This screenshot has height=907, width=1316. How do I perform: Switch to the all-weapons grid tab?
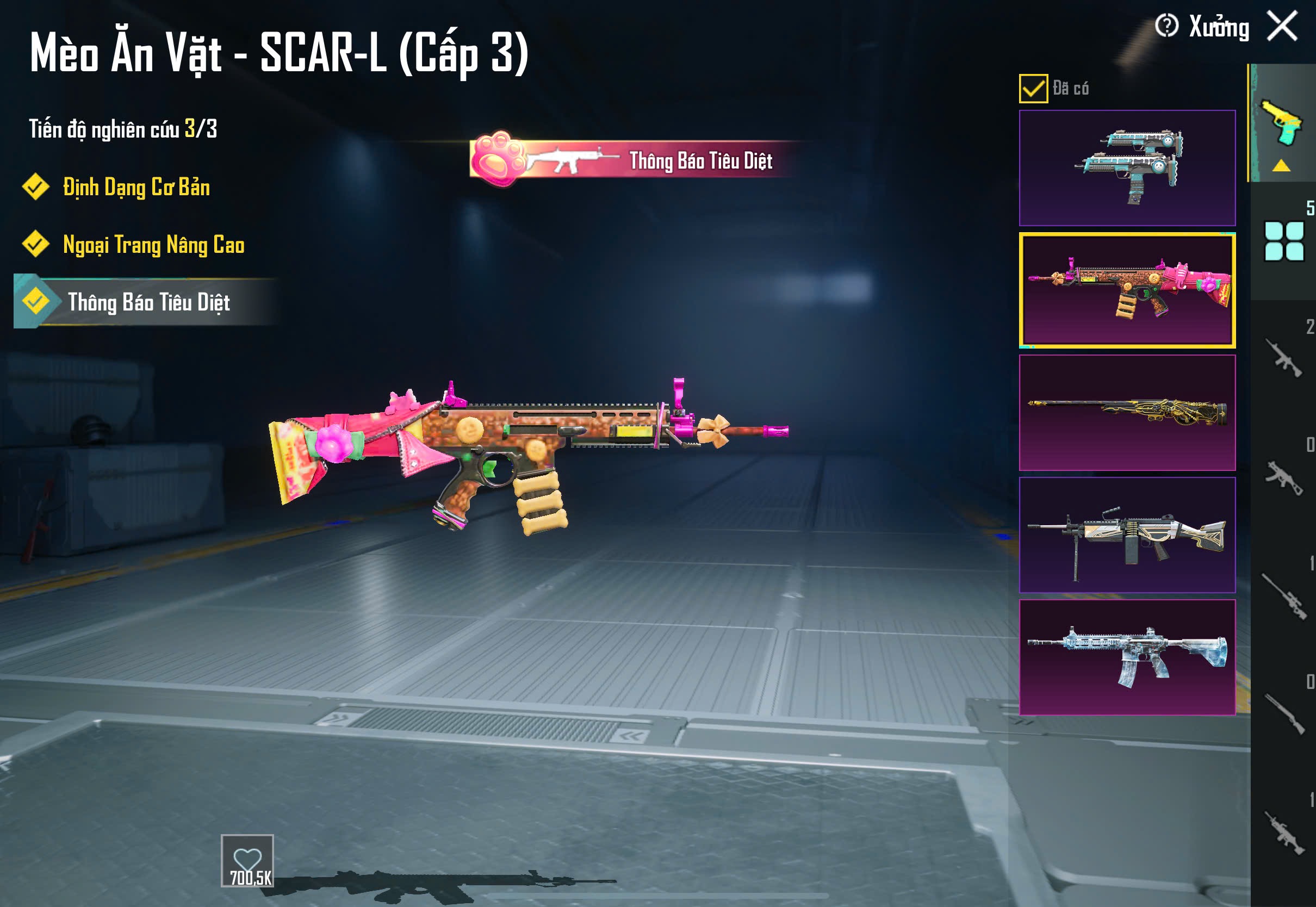[x=1283, y=241]
